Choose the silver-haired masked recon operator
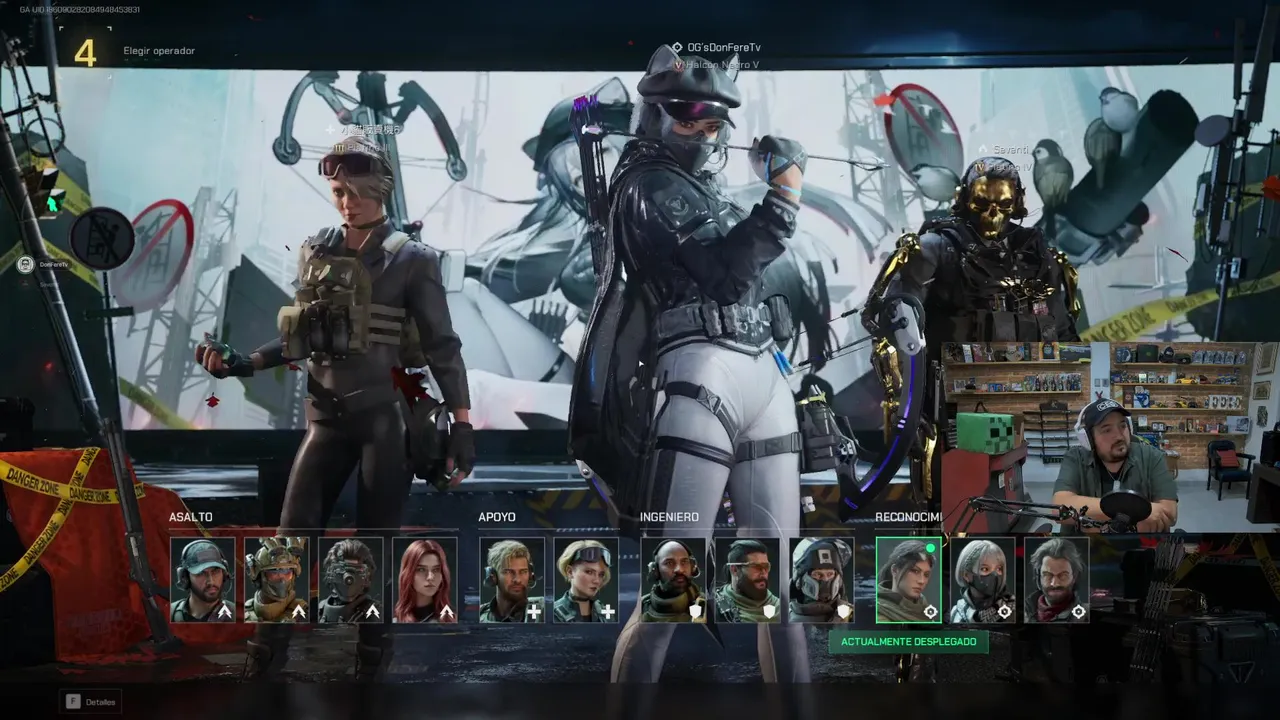This screenshot has width=1280, height=720. (982, 580)
